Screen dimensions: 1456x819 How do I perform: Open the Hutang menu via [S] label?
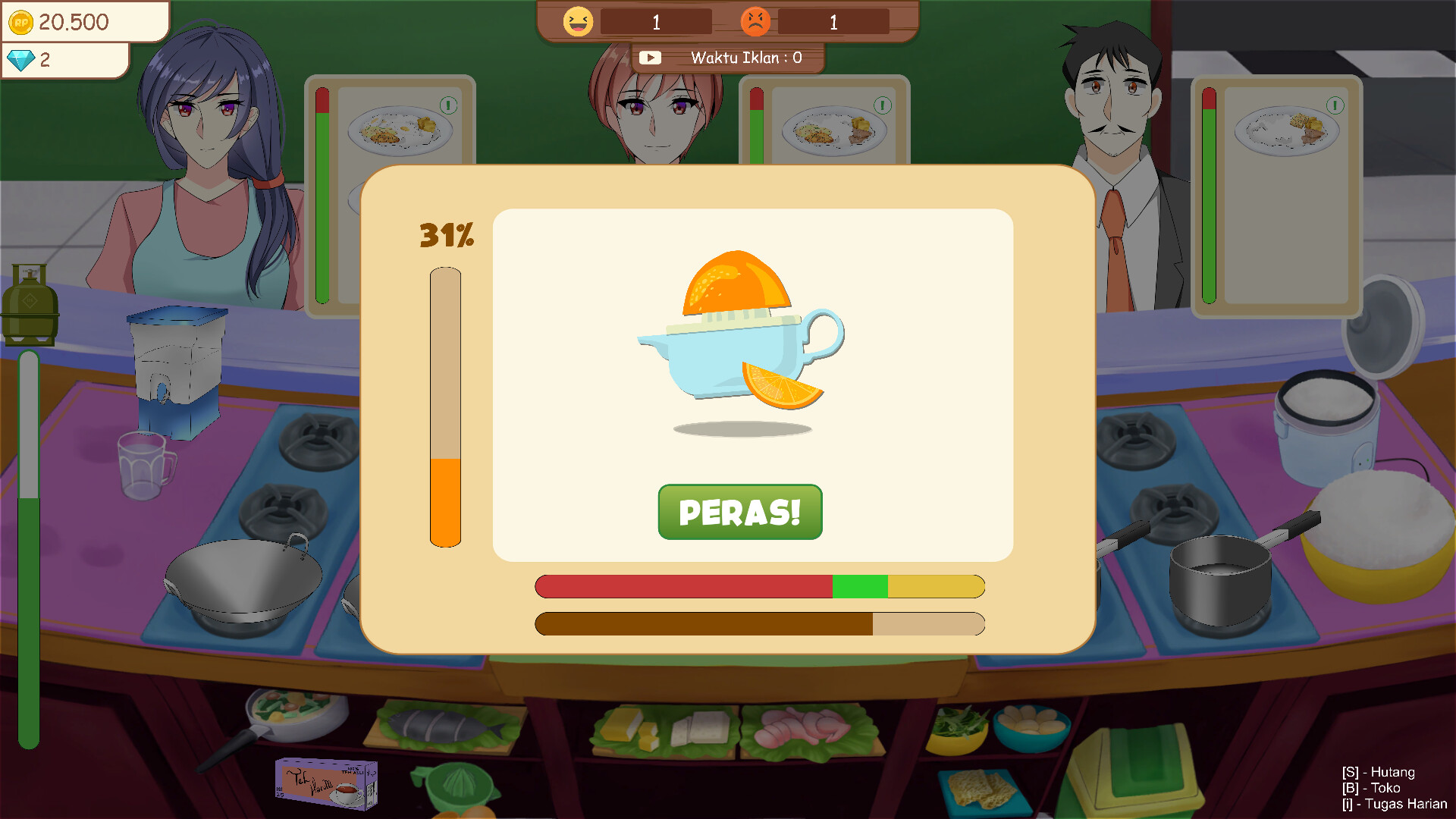1379,772
